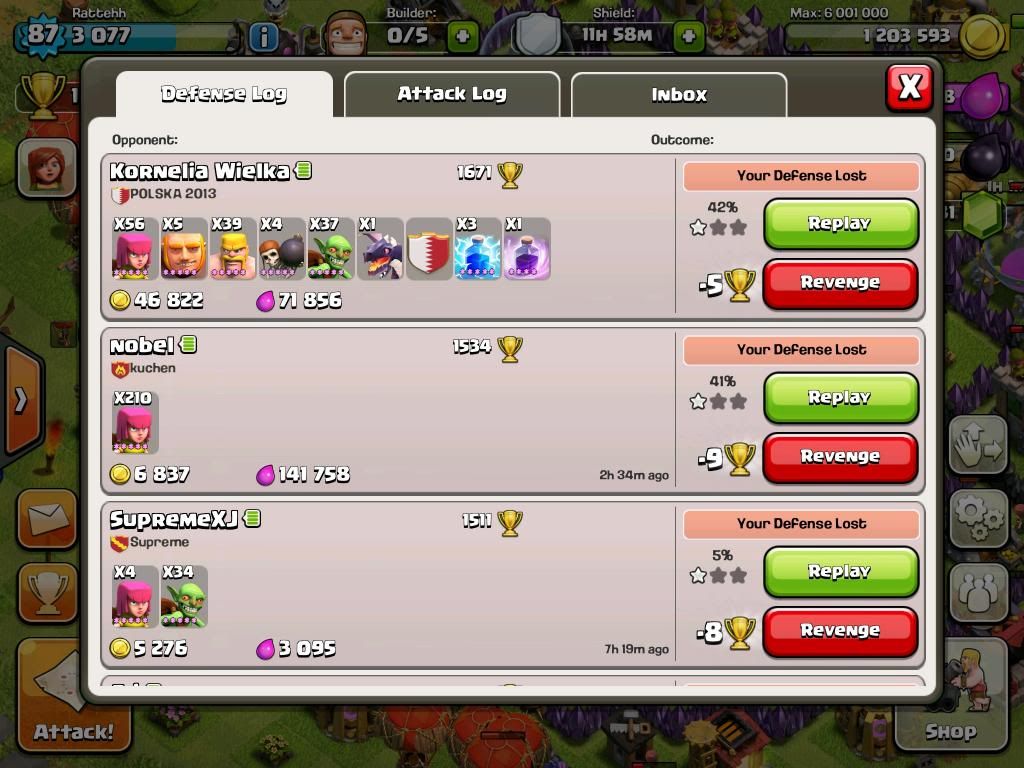
Task: Open the settings gears icon
Action: [977, 517]
